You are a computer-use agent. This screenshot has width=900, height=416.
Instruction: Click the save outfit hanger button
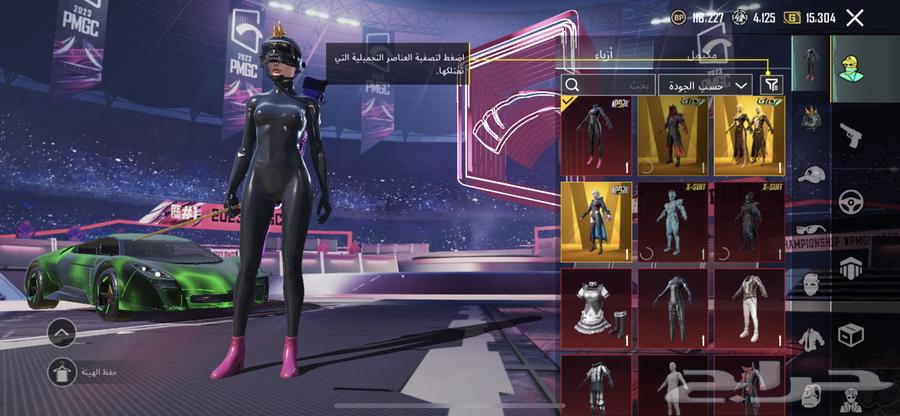click(x=63, y=373)
